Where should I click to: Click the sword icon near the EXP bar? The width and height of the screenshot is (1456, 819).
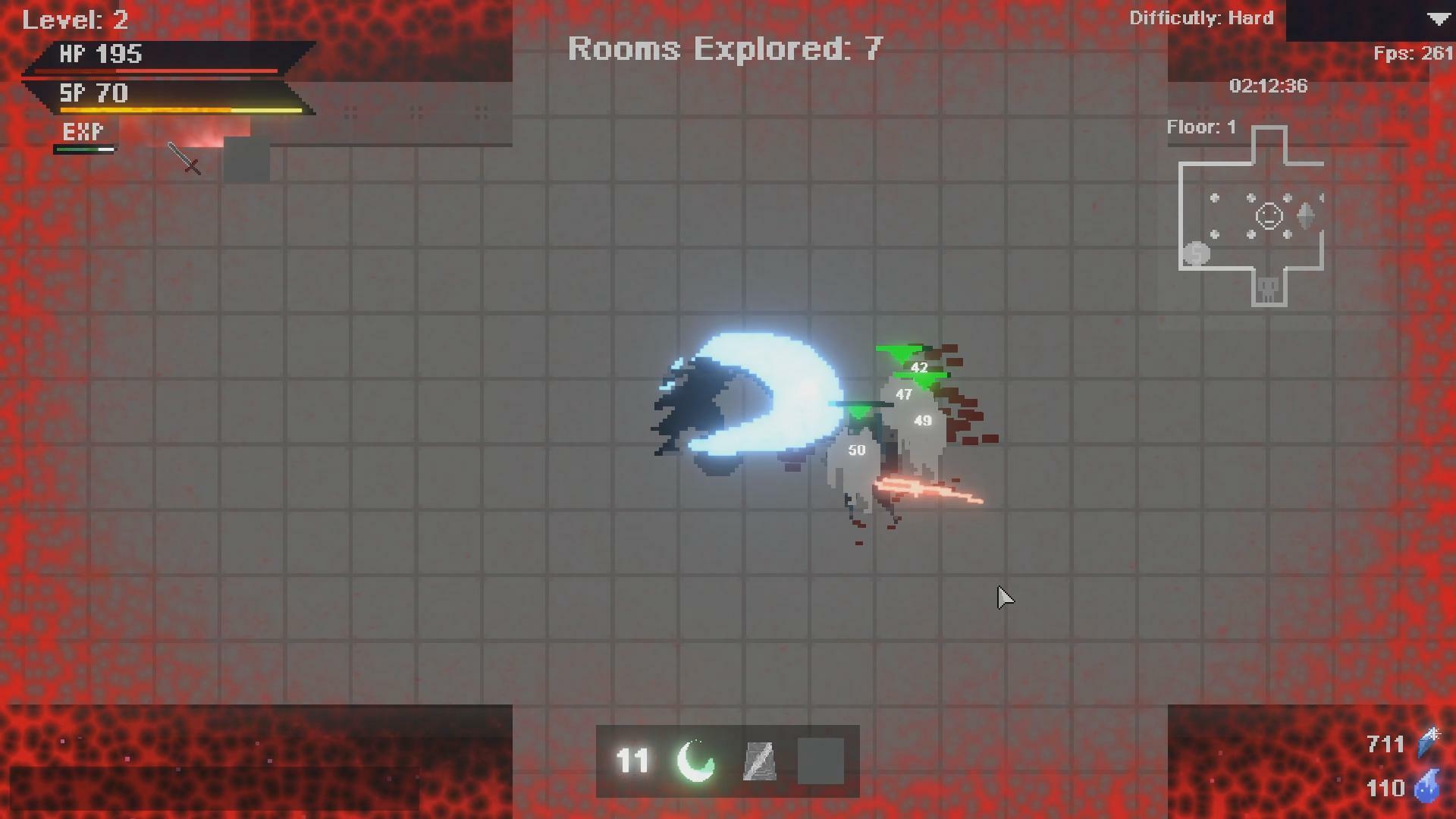click(182, 159)
